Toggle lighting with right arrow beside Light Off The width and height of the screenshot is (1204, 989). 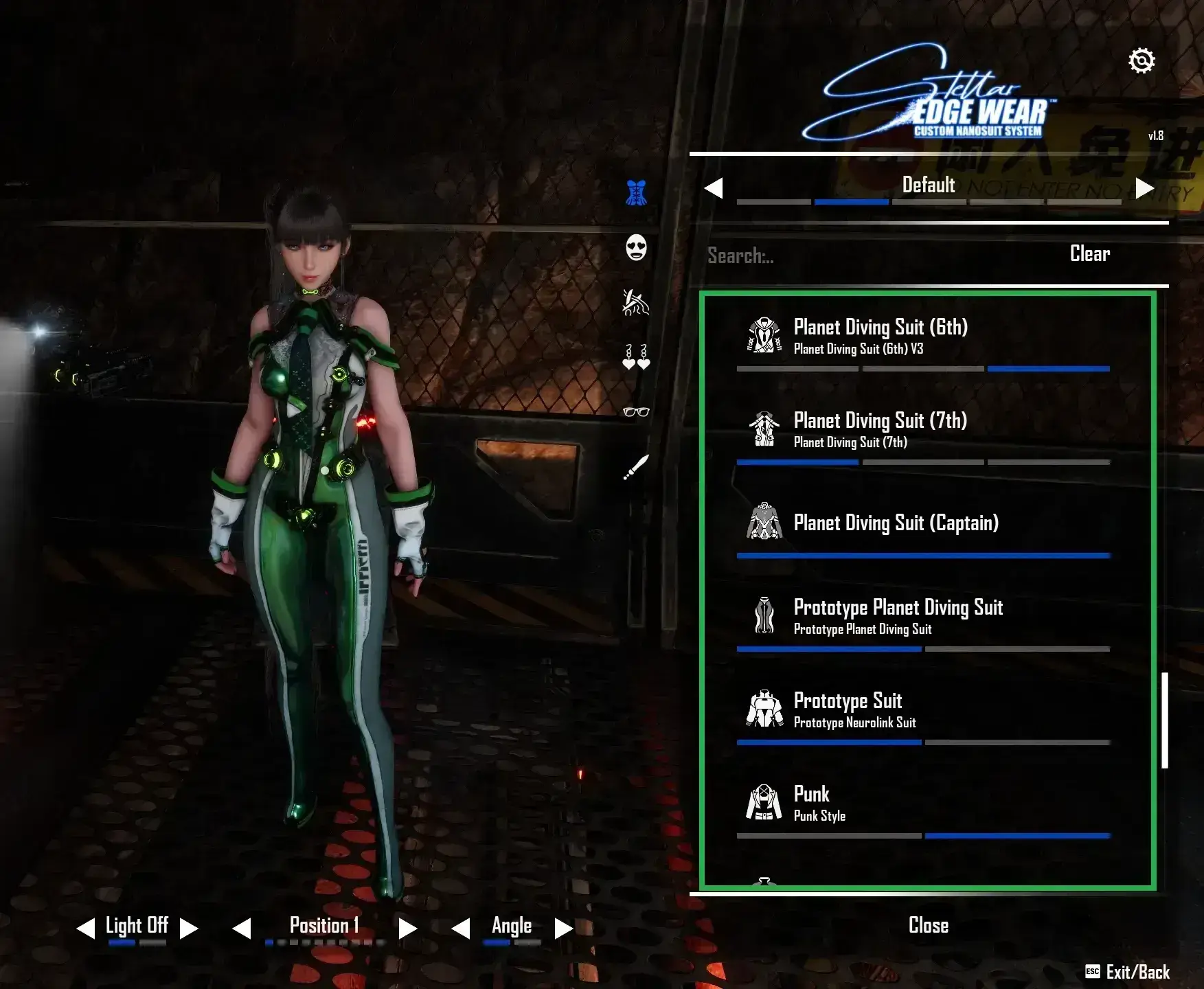189,929
